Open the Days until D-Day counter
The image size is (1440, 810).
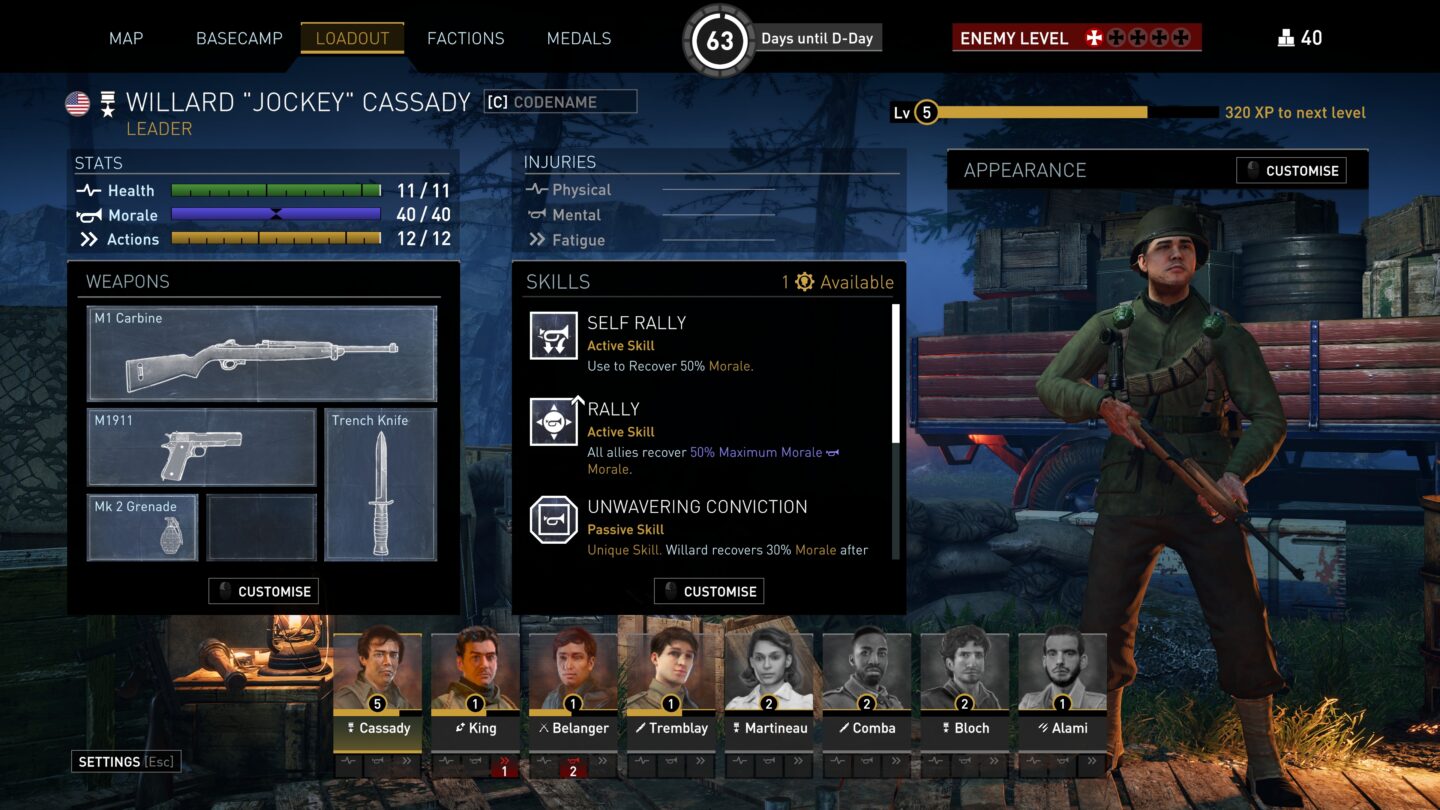point(720,37)
